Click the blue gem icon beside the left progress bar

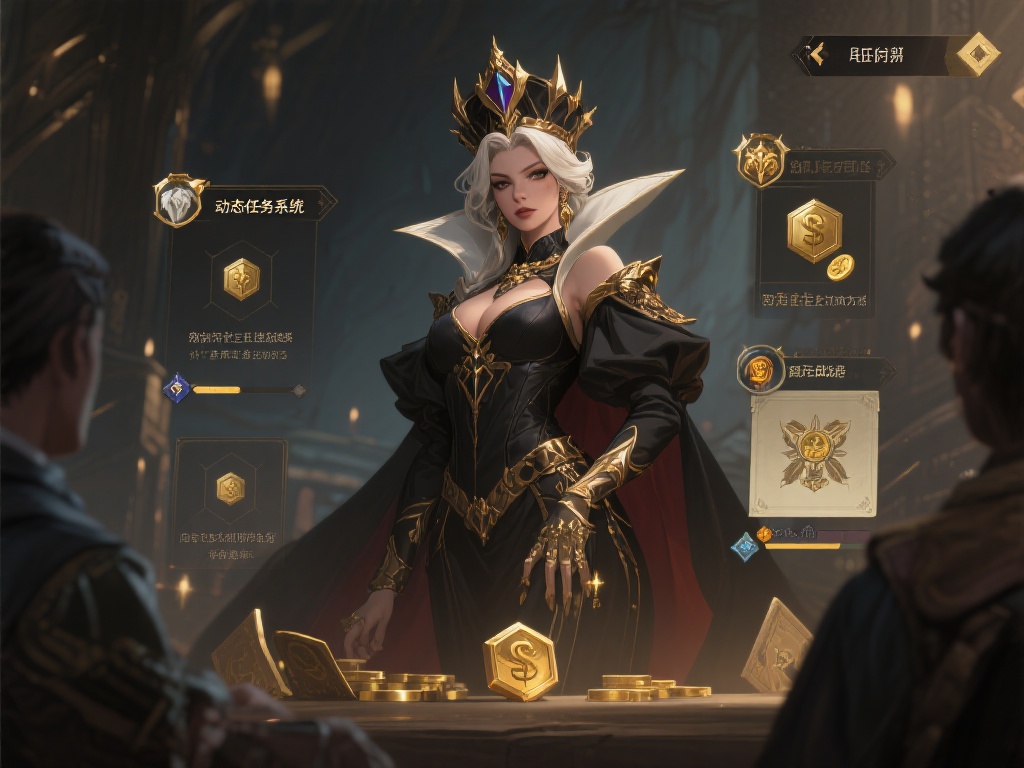176,388
